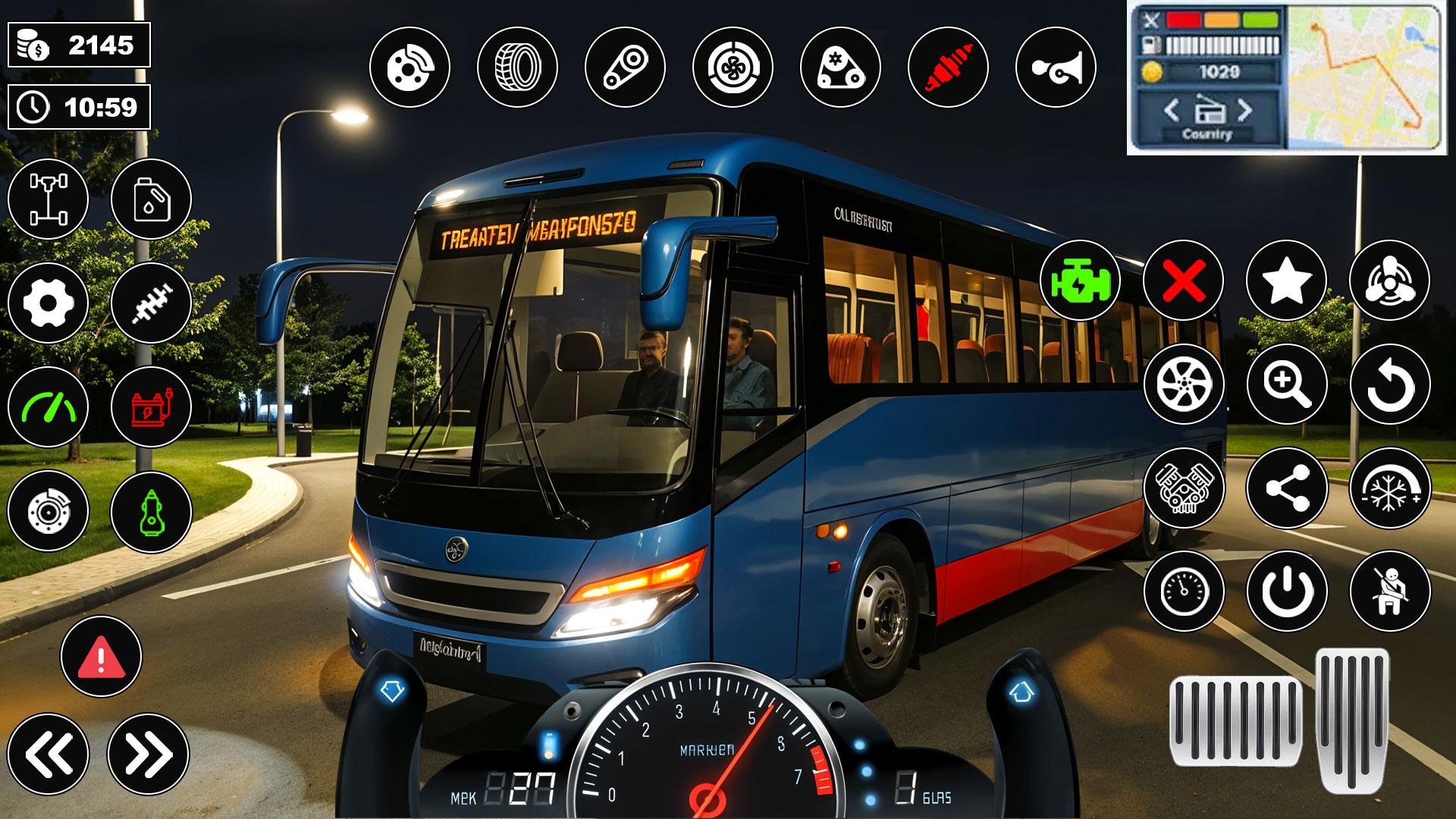Screen dimensions: 1456x819
Task: Fasten the seatbelt icon button
Action: (1389, 591)
